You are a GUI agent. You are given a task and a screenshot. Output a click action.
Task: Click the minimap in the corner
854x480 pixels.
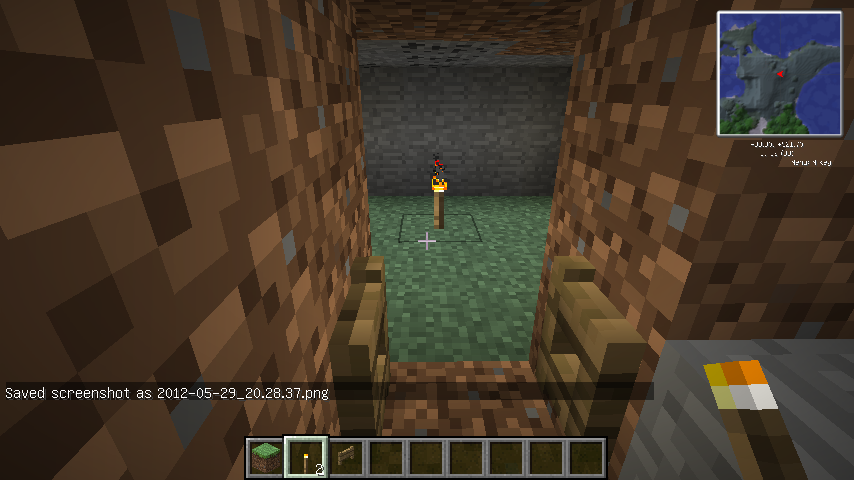pos(779,74)
